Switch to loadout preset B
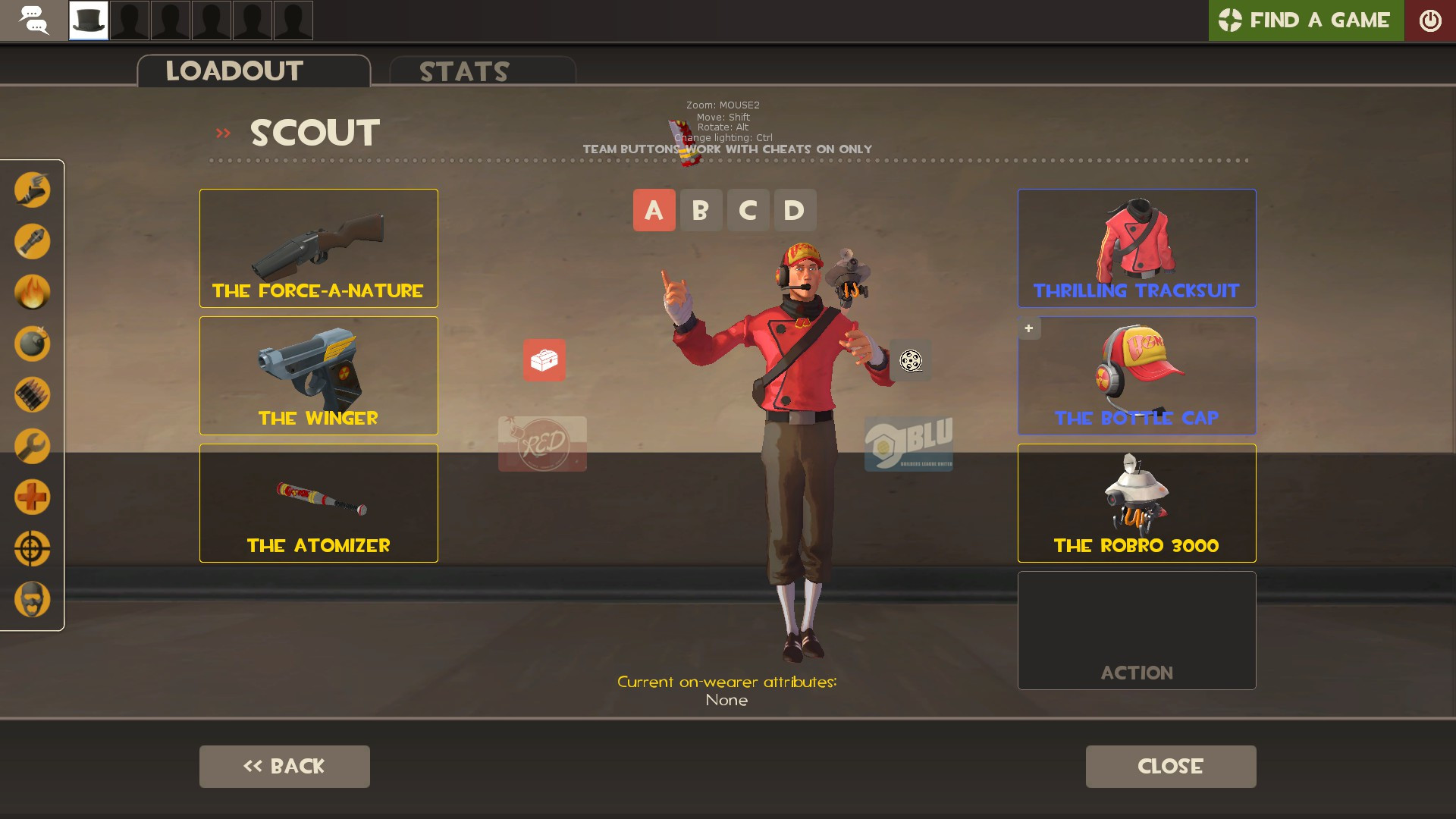Screen dimensions: 1456x819 tap(701, 210)
